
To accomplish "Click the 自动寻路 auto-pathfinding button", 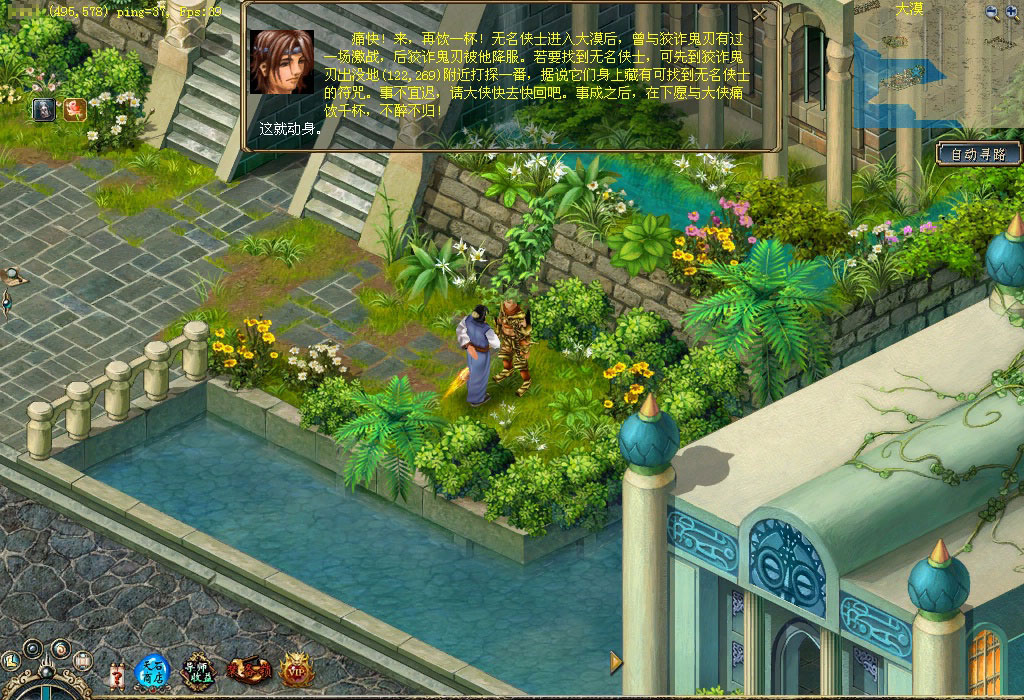I will [x=978, y=154].
